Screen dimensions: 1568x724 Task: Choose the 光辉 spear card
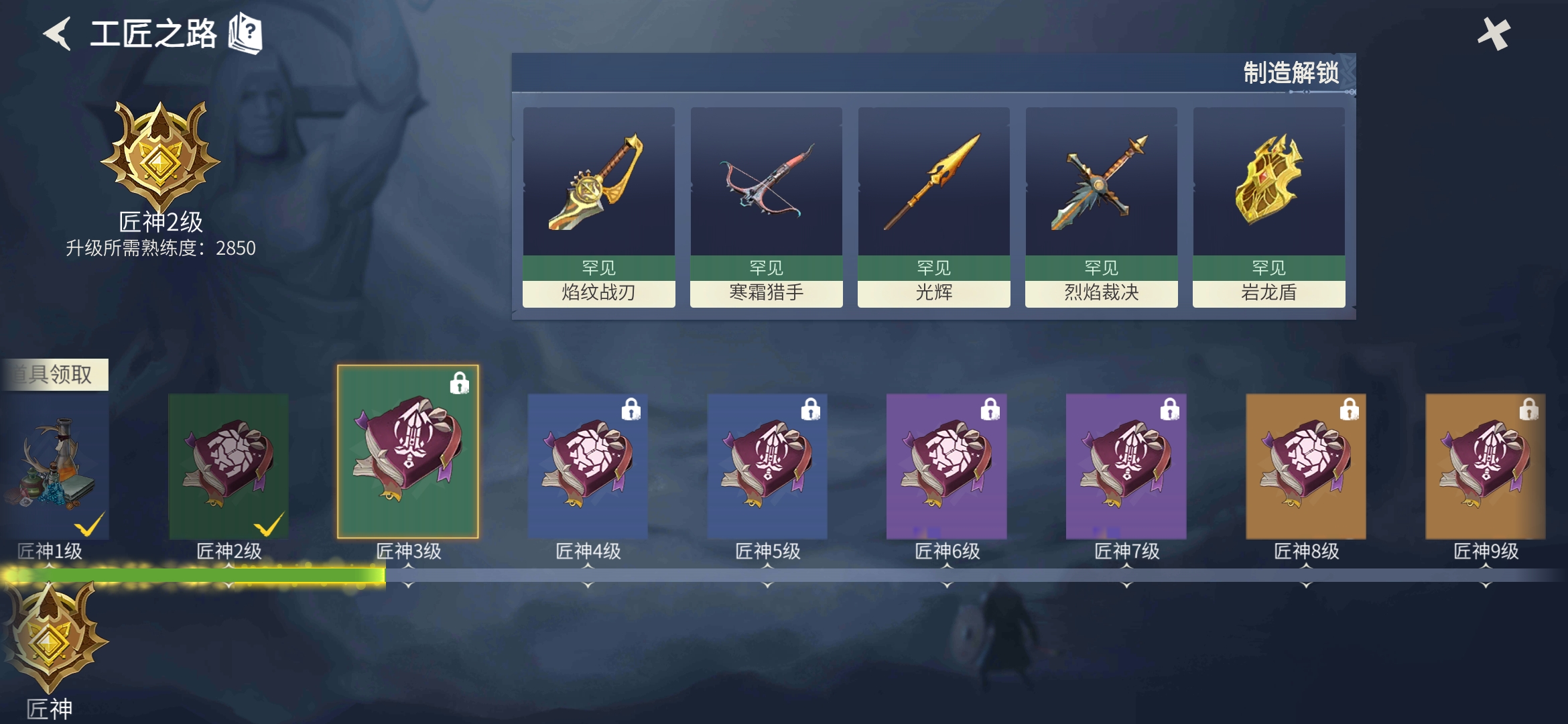coord(933,206)
